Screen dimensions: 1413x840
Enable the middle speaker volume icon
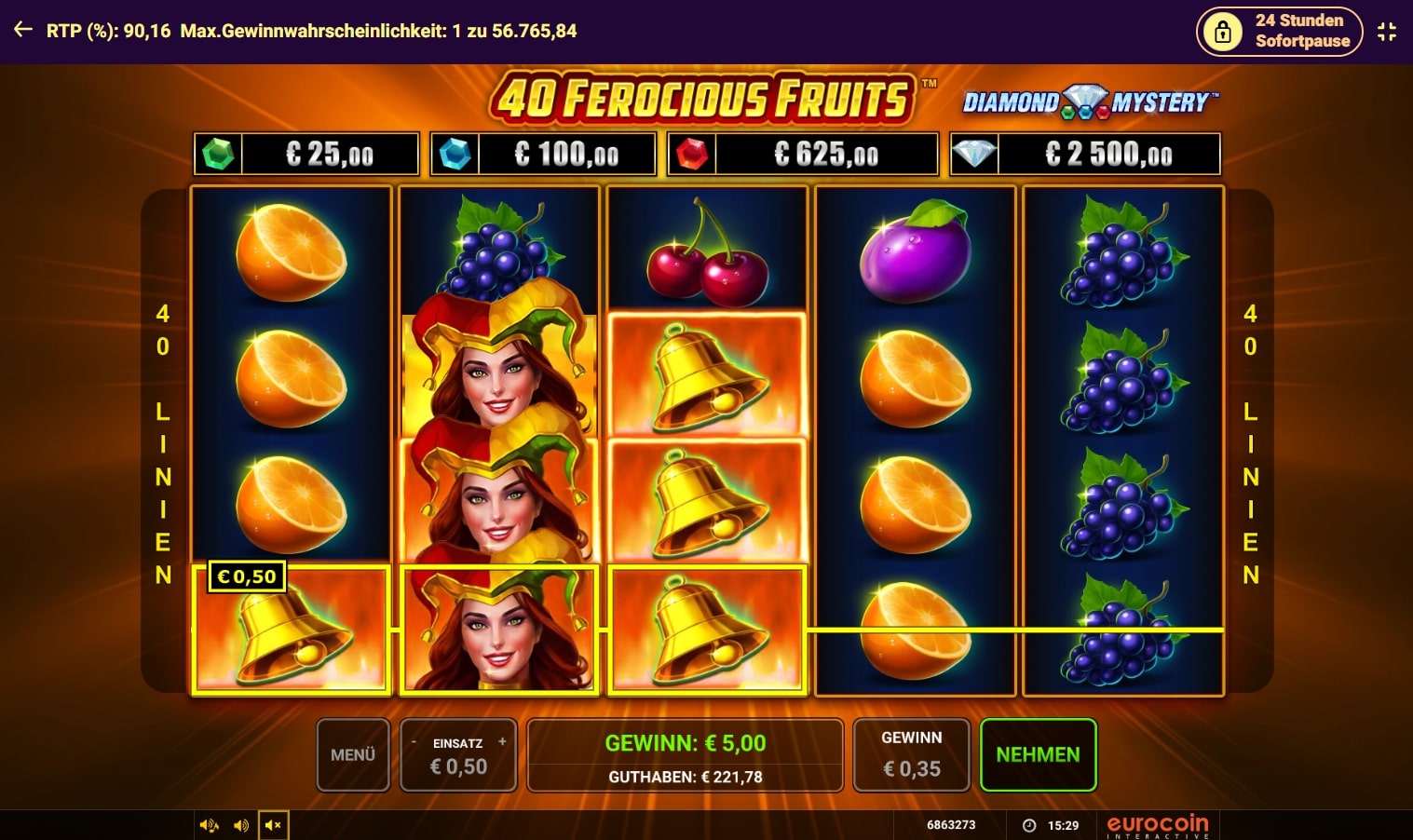[240, 825]
